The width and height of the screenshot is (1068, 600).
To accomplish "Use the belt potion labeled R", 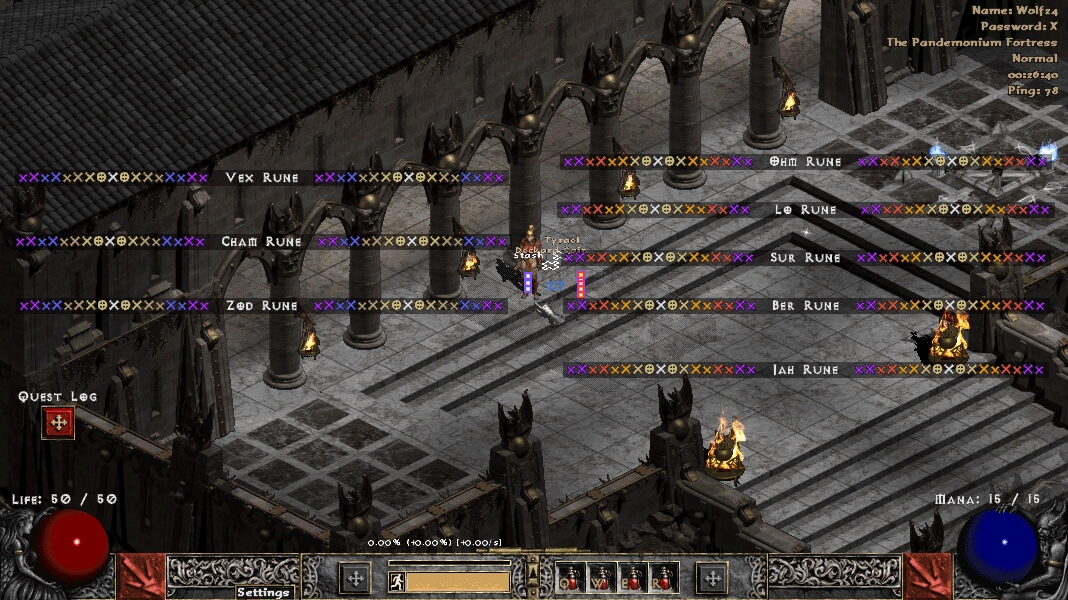I will 664,577.
